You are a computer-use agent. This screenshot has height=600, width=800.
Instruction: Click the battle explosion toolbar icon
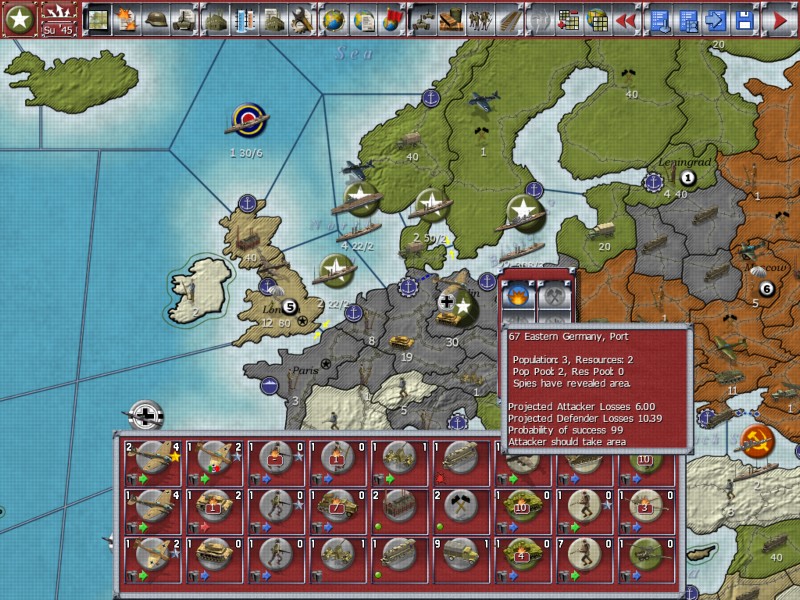(125, 19)
